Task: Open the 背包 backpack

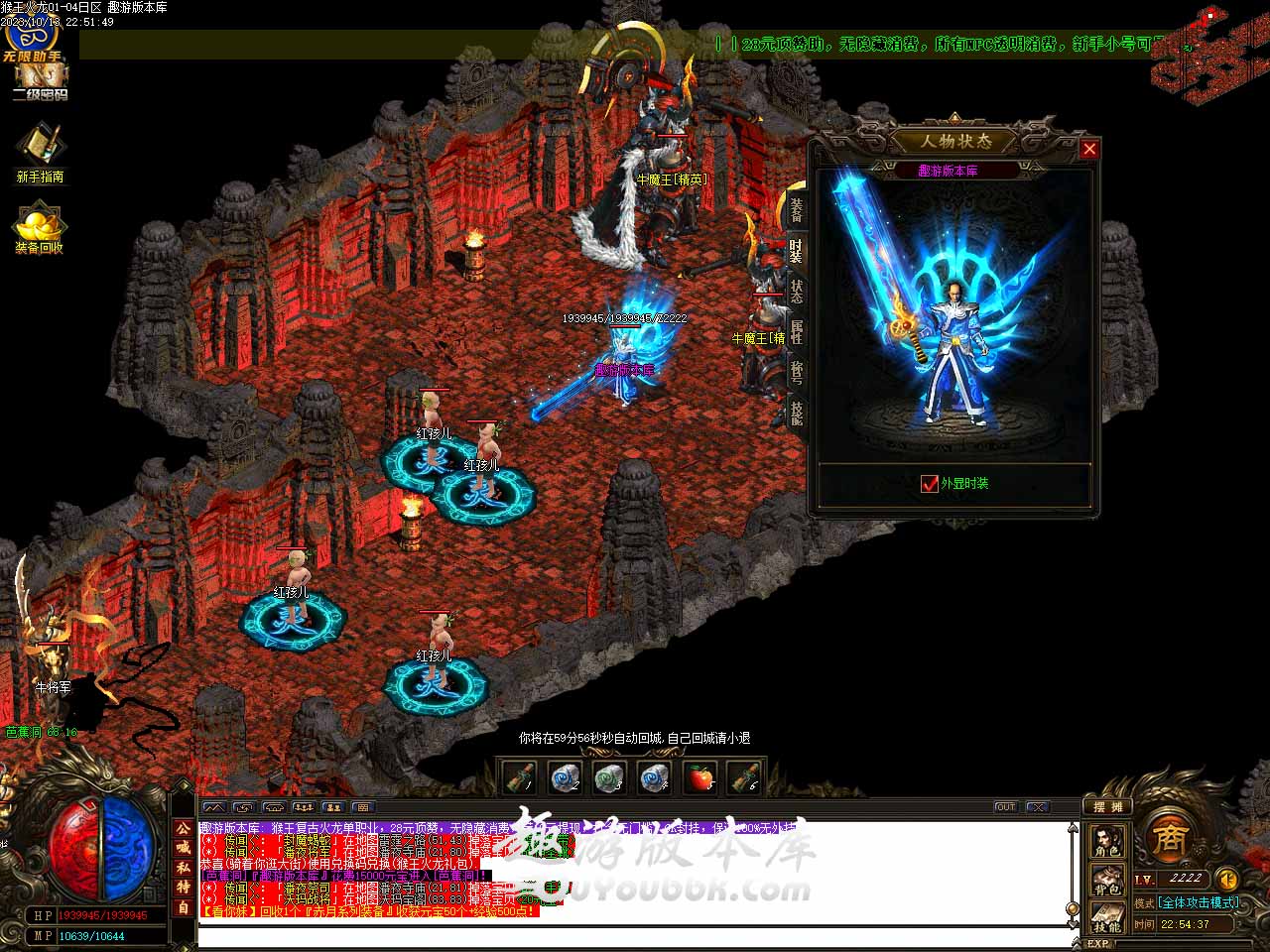Action: tap(1107, 879)
